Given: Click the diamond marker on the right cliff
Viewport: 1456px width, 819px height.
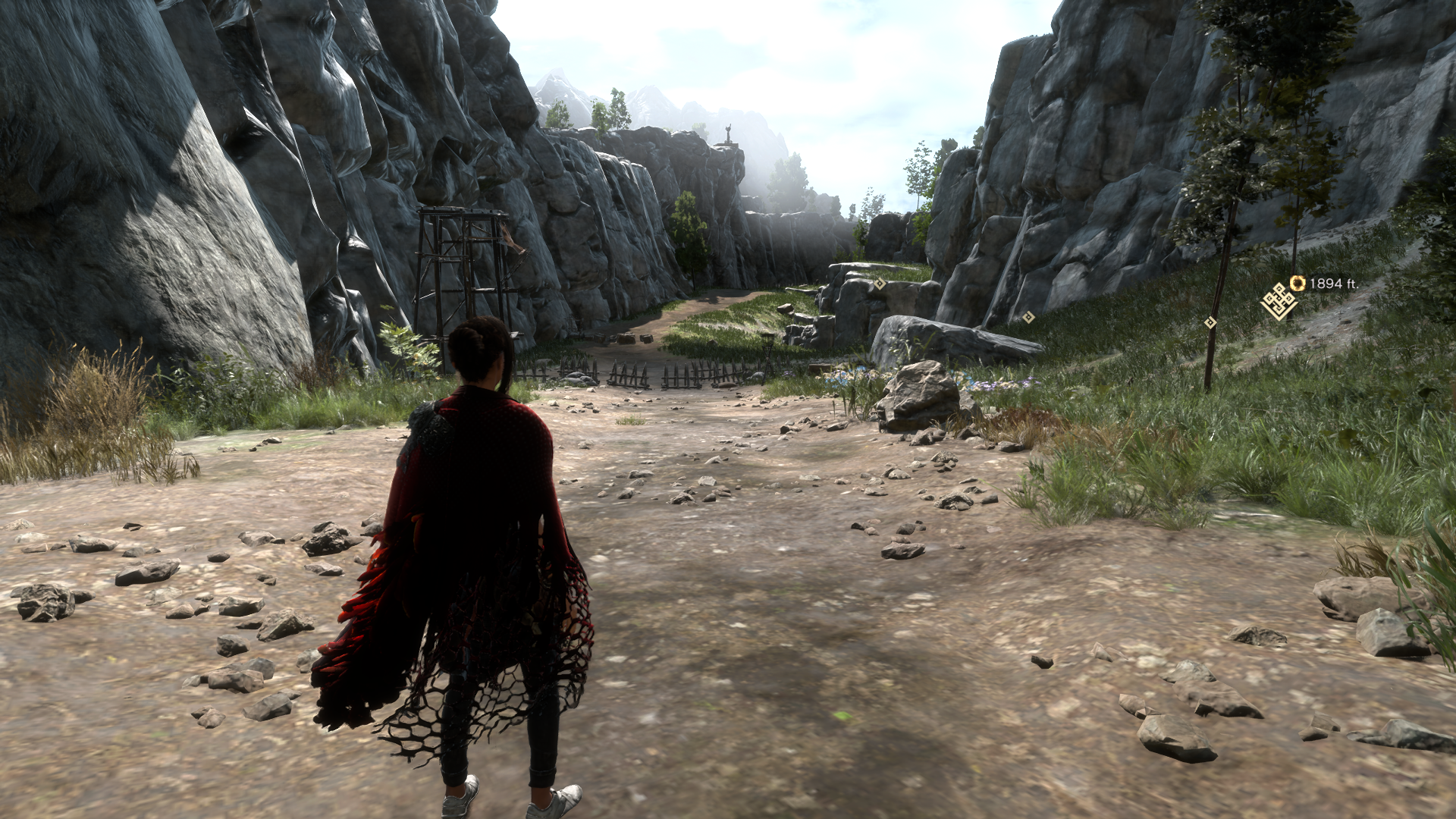Looking at the screenshot, I should [1028, 318].
